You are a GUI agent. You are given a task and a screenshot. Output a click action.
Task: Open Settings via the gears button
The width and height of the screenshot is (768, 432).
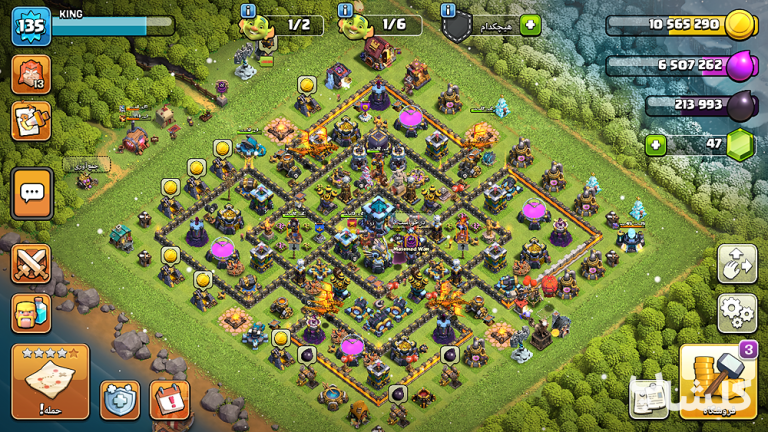coord(737,313)
